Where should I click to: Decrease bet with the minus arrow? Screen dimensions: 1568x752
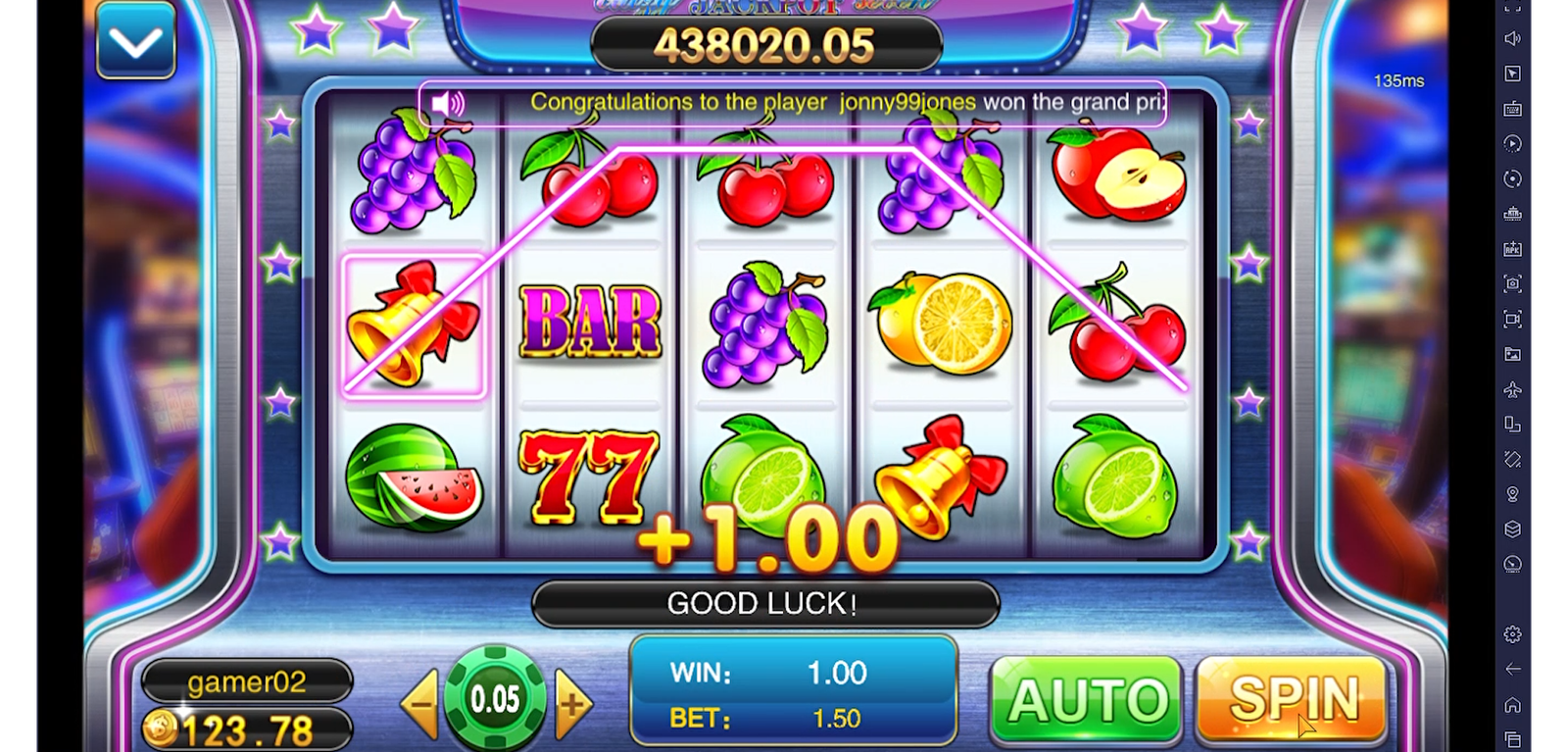[421, 702]
